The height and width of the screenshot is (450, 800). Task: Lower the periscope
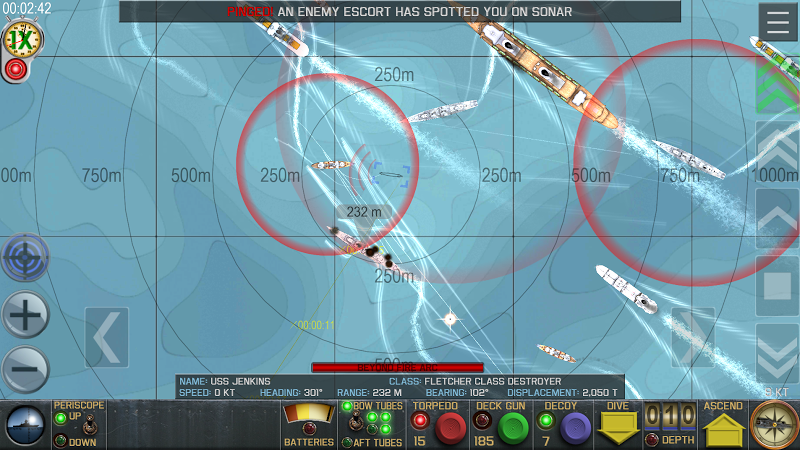pyautogui.click(x=61, y=441)
